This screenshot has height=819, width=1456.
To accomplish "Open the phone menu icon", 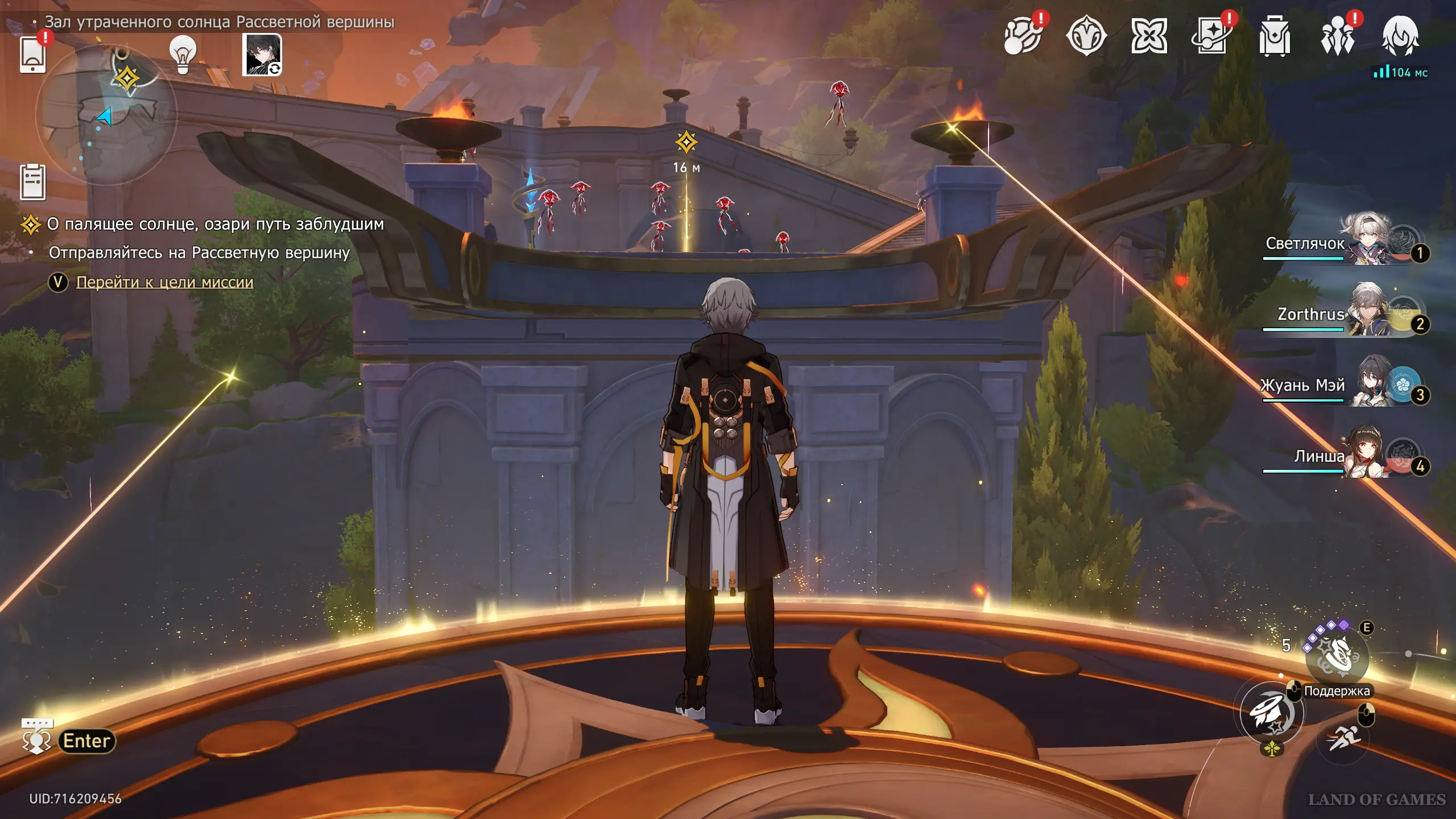I will click(32, 55).
